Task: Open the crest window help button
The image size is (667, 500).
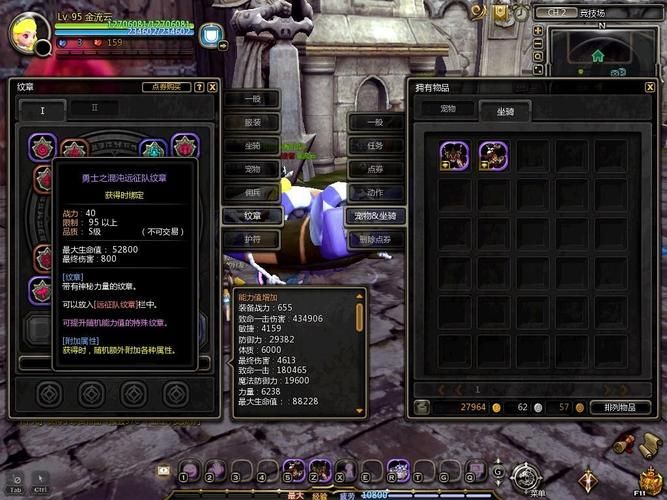Action: pyautogui.click(x=199, y=87)
